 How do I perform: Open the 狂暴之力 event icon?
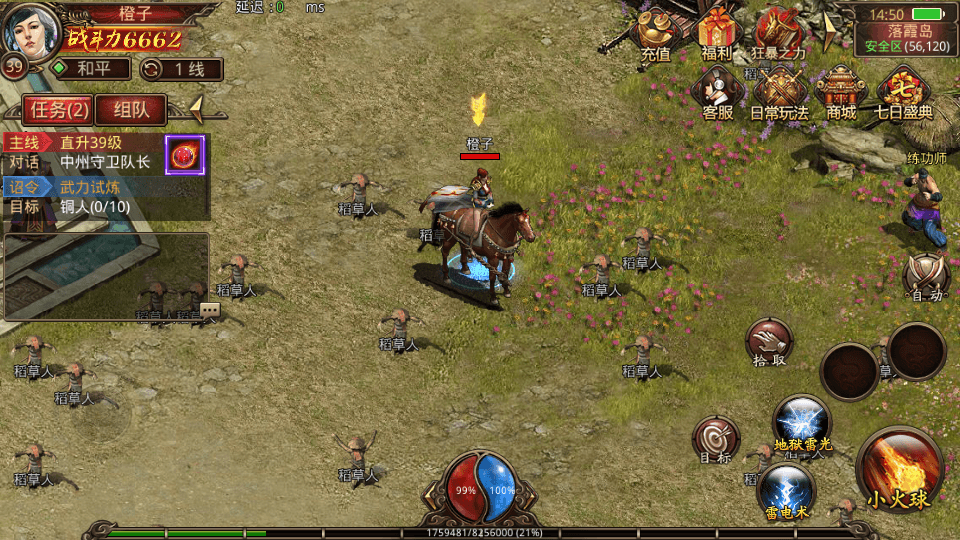click(x=779, y=35)
